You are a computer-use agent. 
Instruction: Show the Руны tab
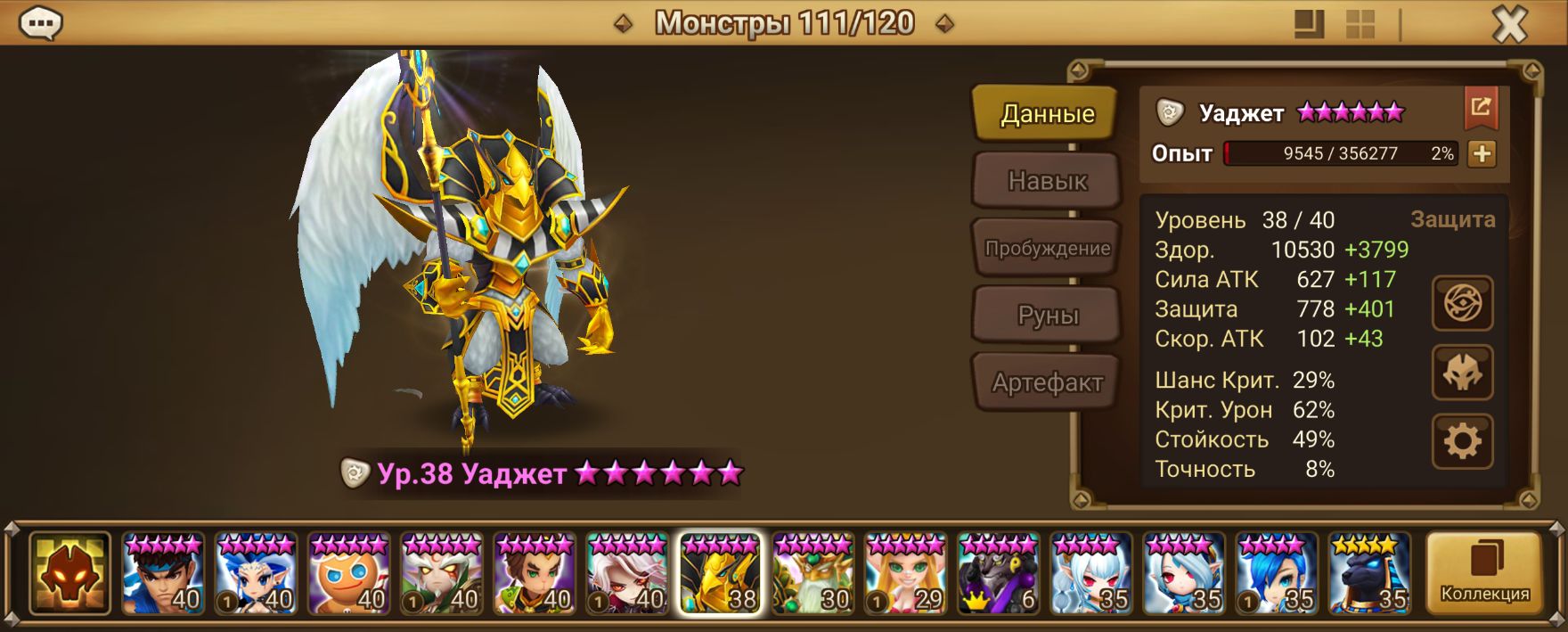(x=1046, y=316)
